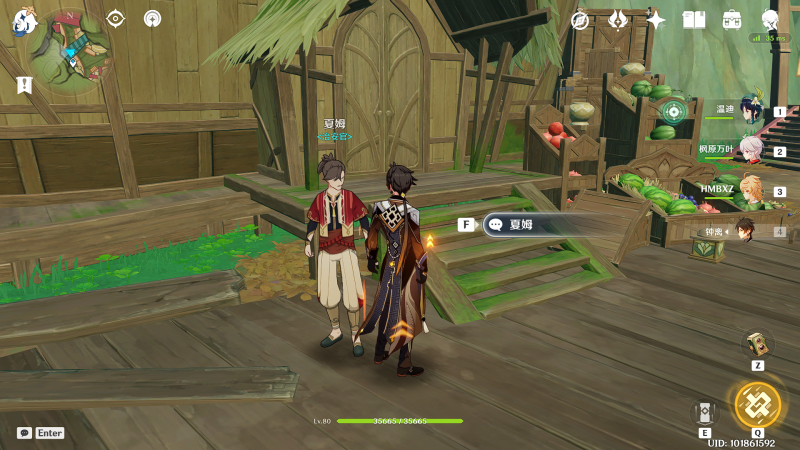Screen dimensions: 800x450
Task: Activate the elemental sight eye icon
Action: pos(116,19)
